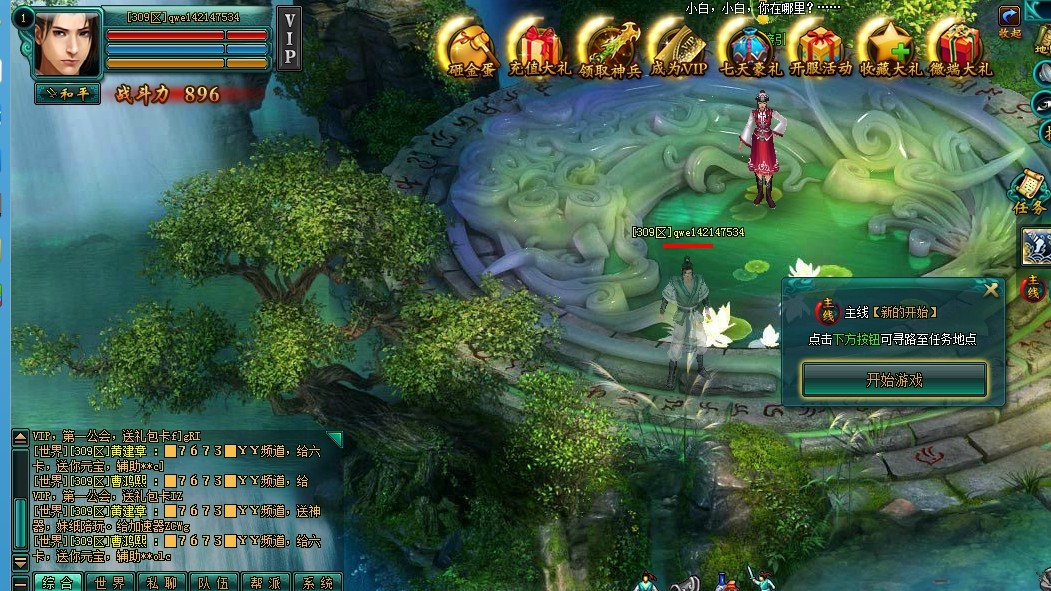Switch to the 系统 system chat tab
Image resolution: width=1051 pixels, height=591 pixels.
click(x=317, y=582)
